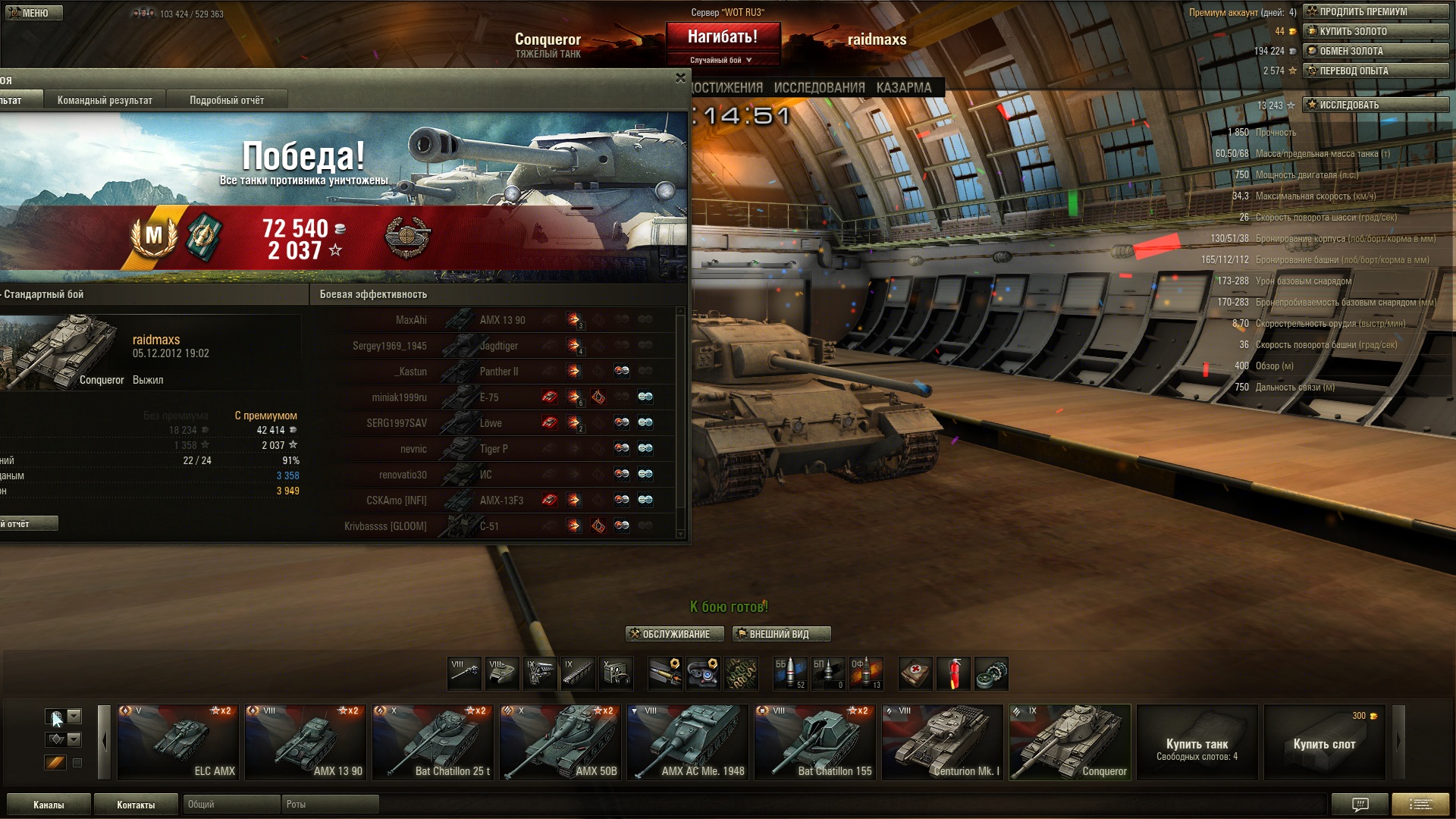1456x819 pixels.
Task: Open Обмен золота
Action: point(1375,51)
